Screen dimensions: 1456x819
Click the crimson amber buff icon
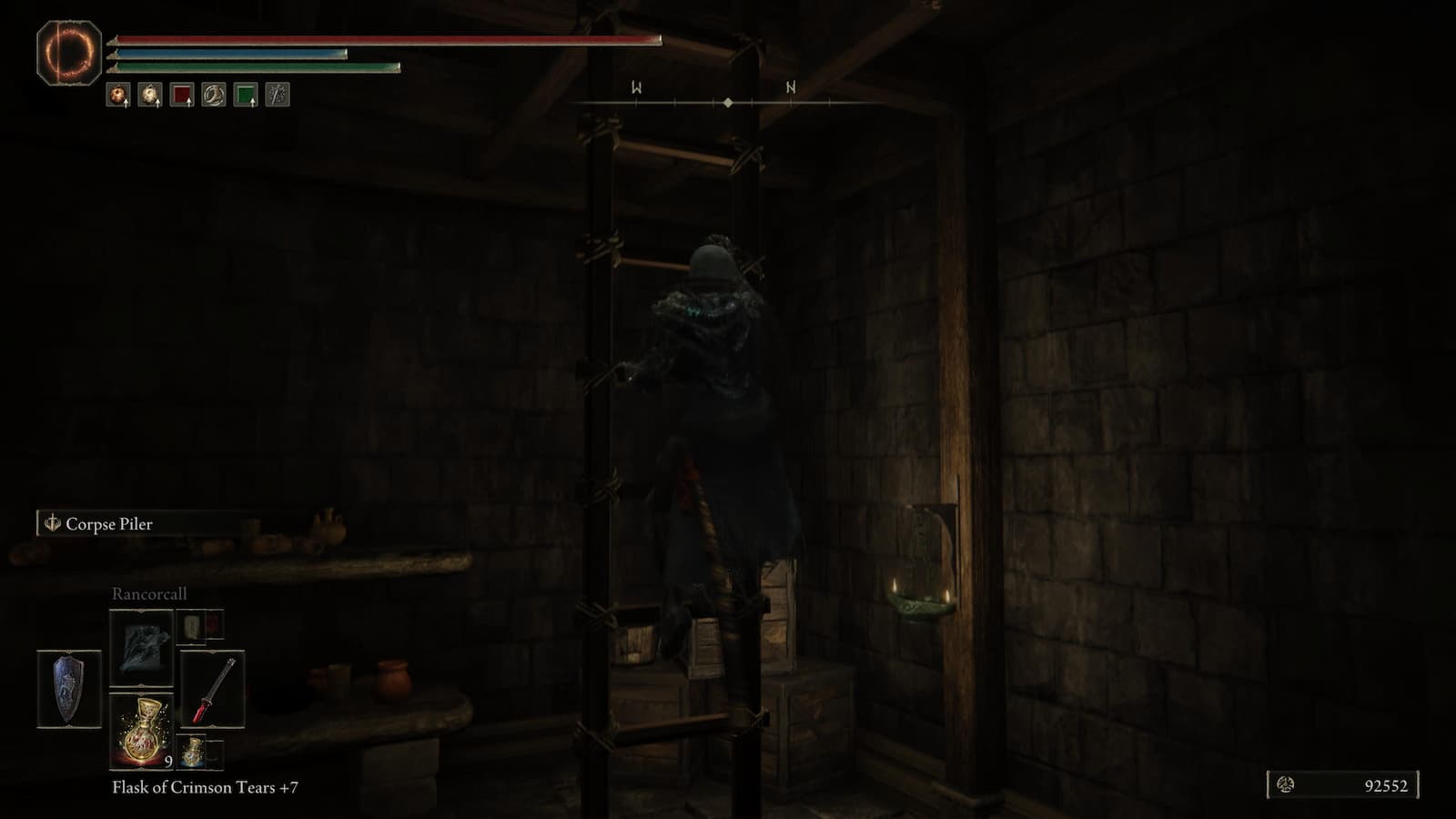tap(118, 96)
